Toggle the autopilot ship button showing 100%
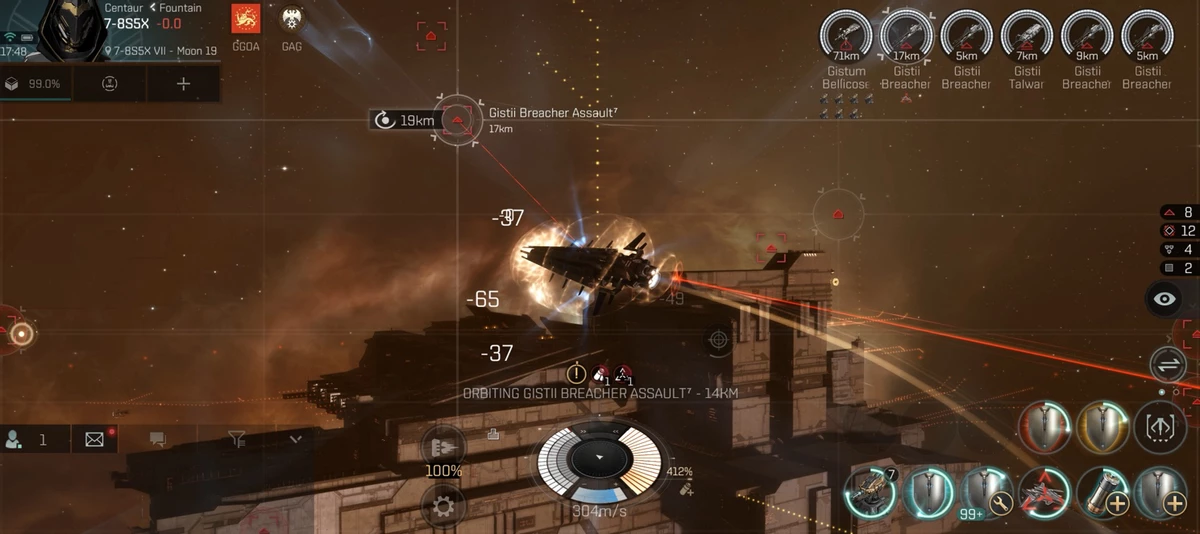 pos(443,448)
